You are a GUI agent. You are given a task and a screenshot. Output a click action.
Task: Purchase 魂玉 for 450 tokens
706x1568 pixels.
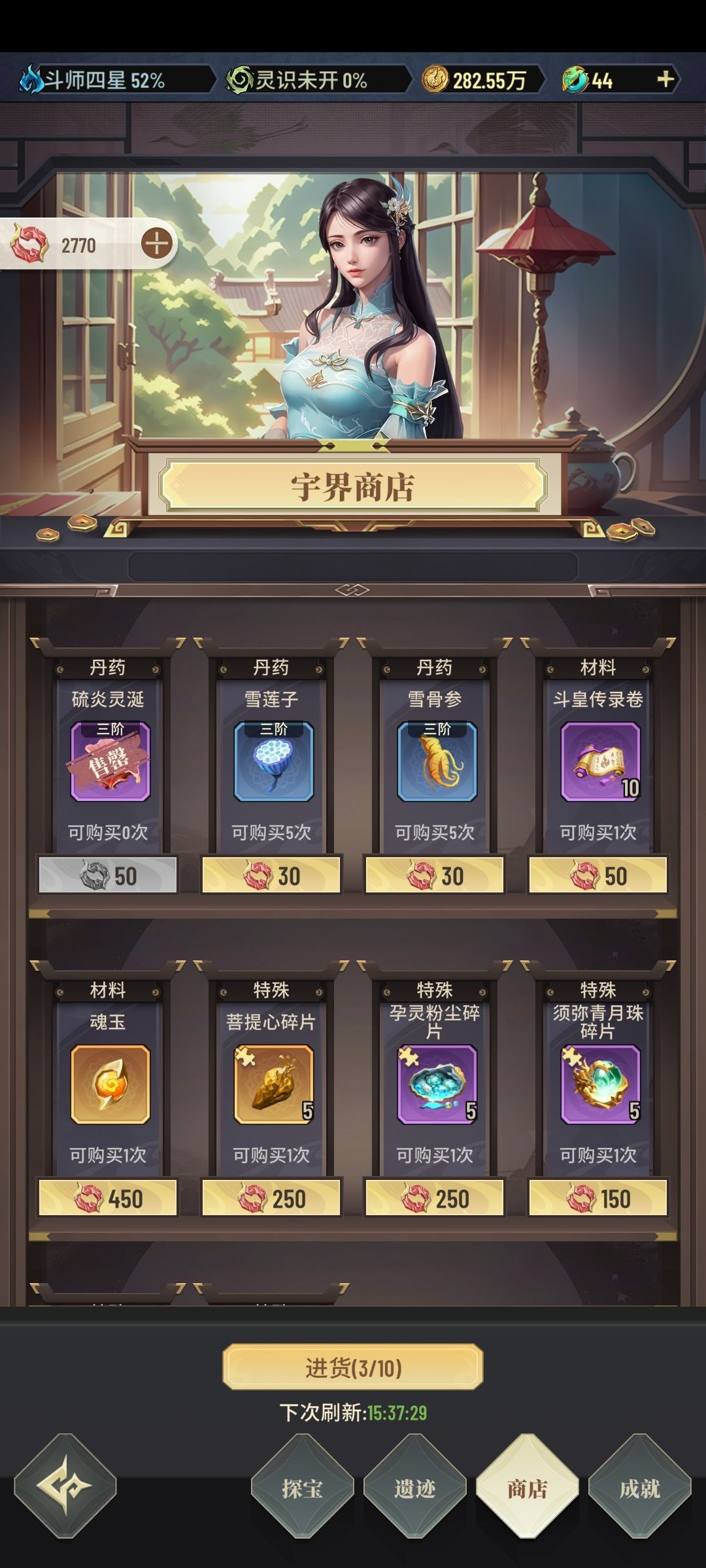point(108,1198)
